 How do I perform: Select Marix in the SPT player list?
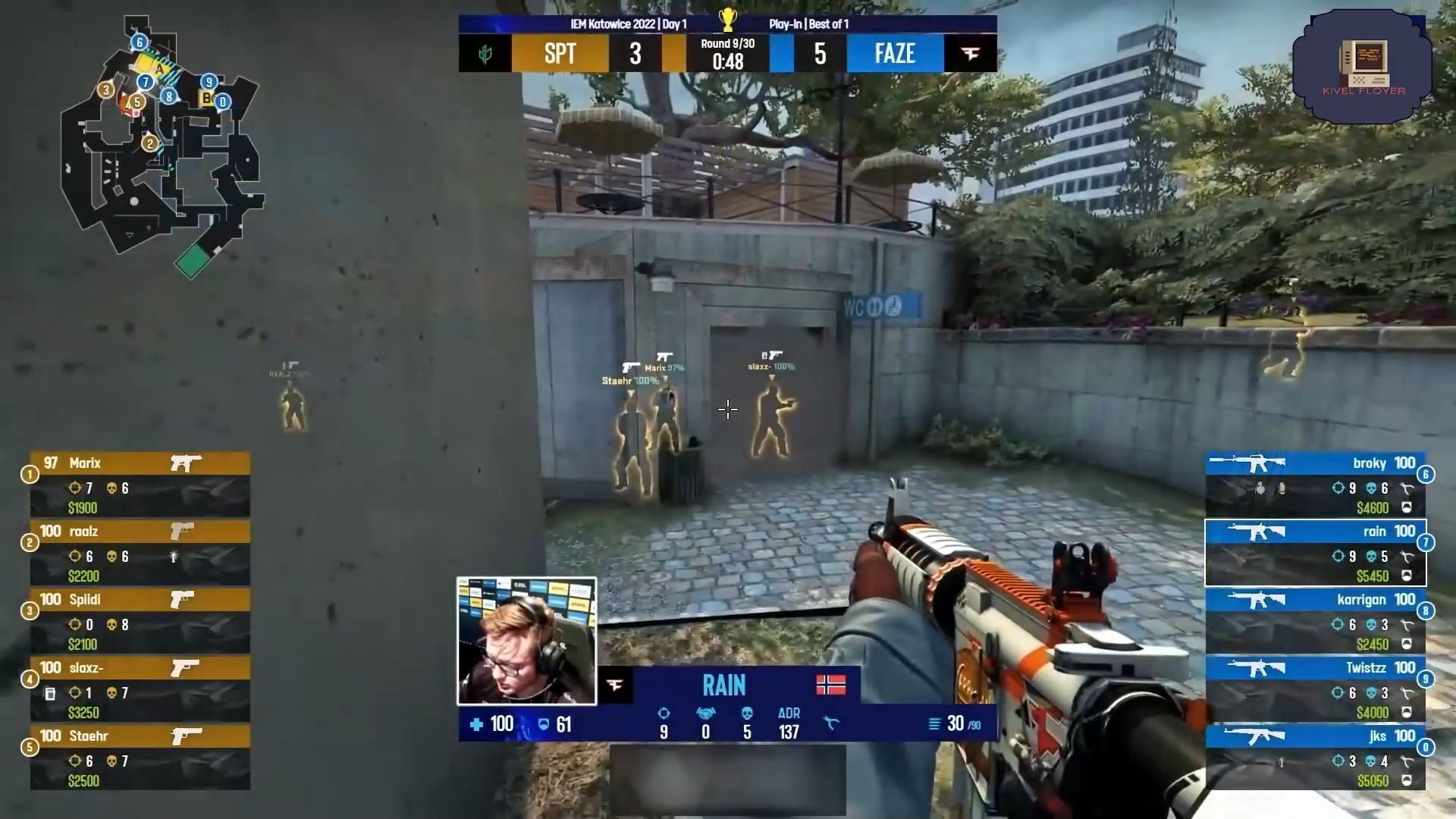pyautogui.click(x=140, y=484)
